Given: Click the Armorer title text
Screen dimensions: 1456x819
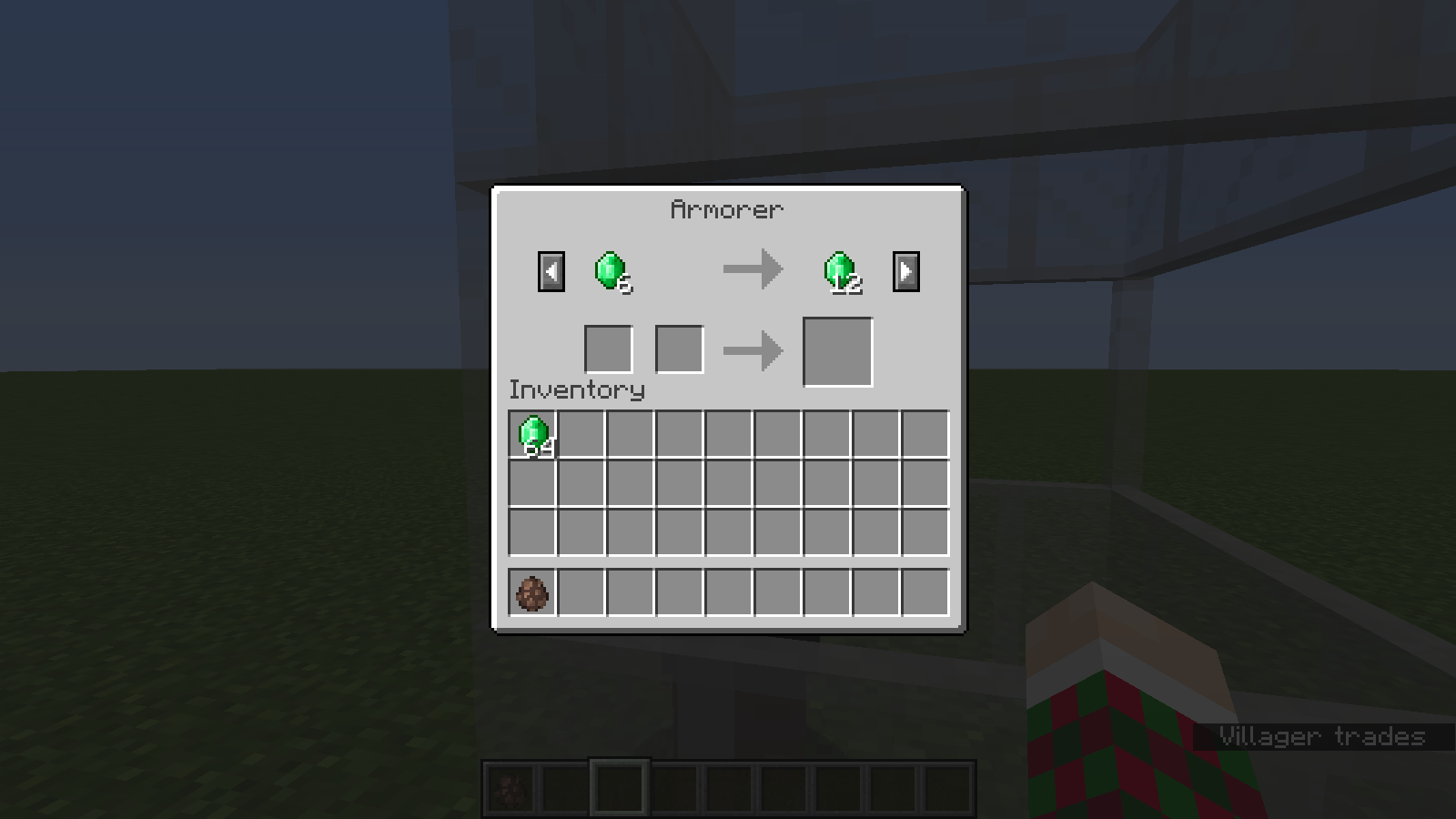Looking at the screenshot, I should coord(726,209).
